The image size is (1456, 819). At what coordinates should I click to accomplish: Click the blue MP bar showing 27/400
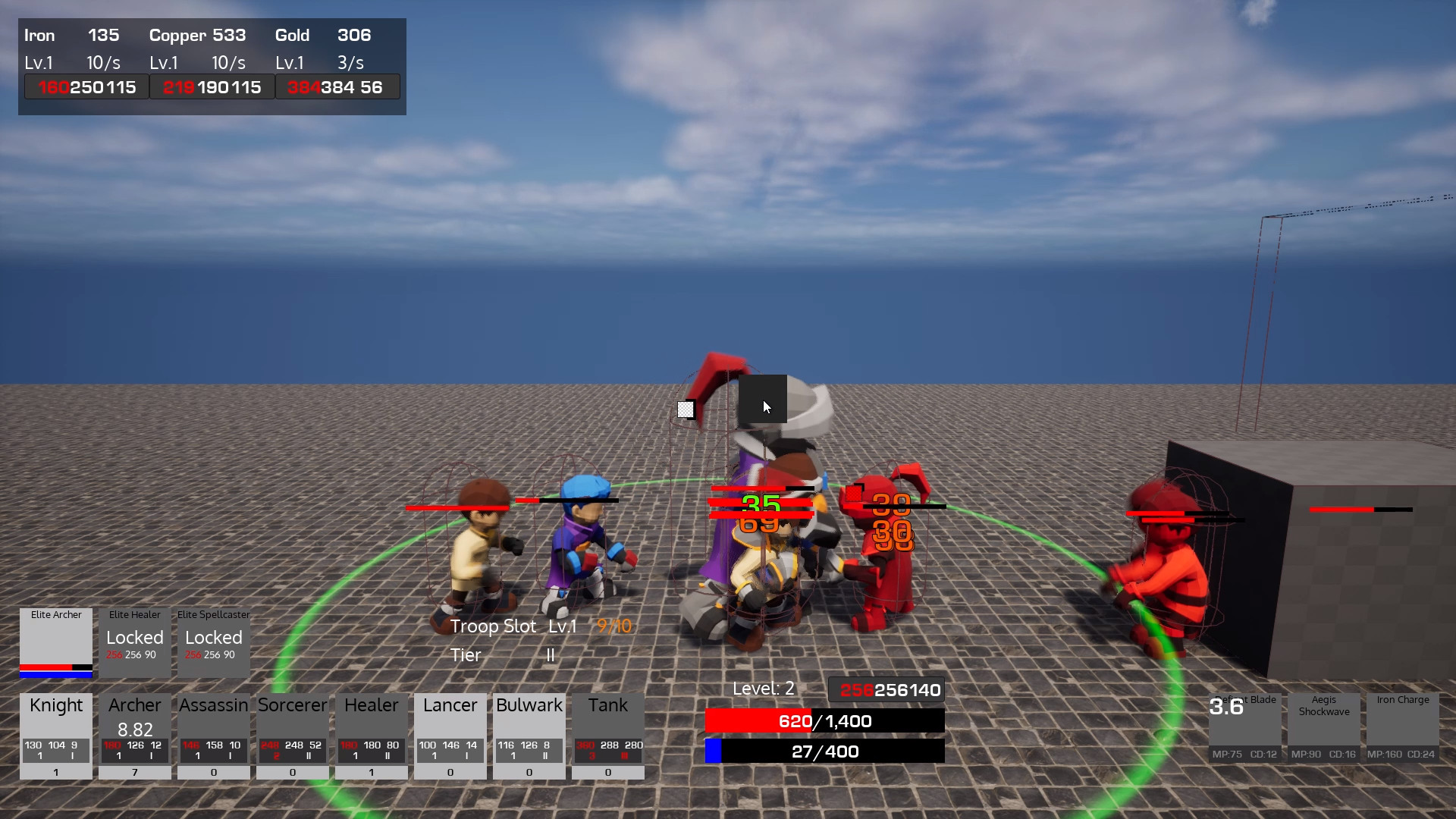coord(824,752)
